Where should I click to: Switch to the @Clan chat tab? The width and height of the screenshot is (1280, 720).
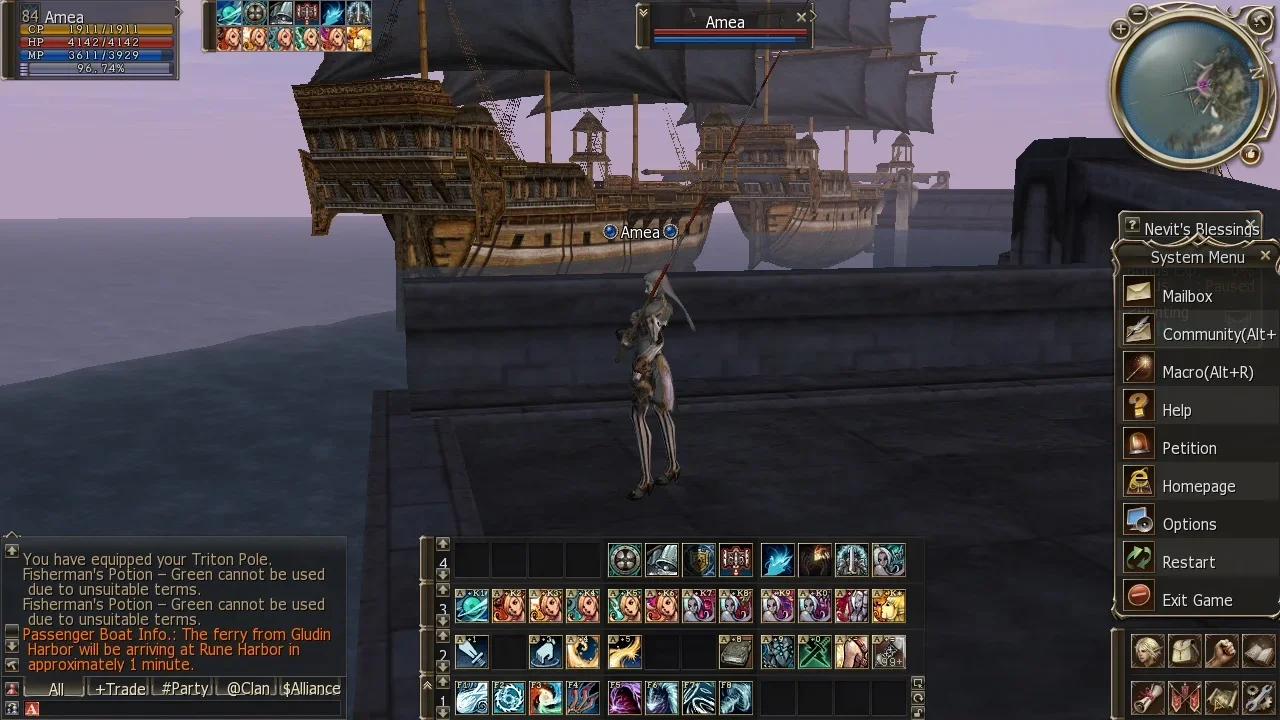[x=246, y=688]
